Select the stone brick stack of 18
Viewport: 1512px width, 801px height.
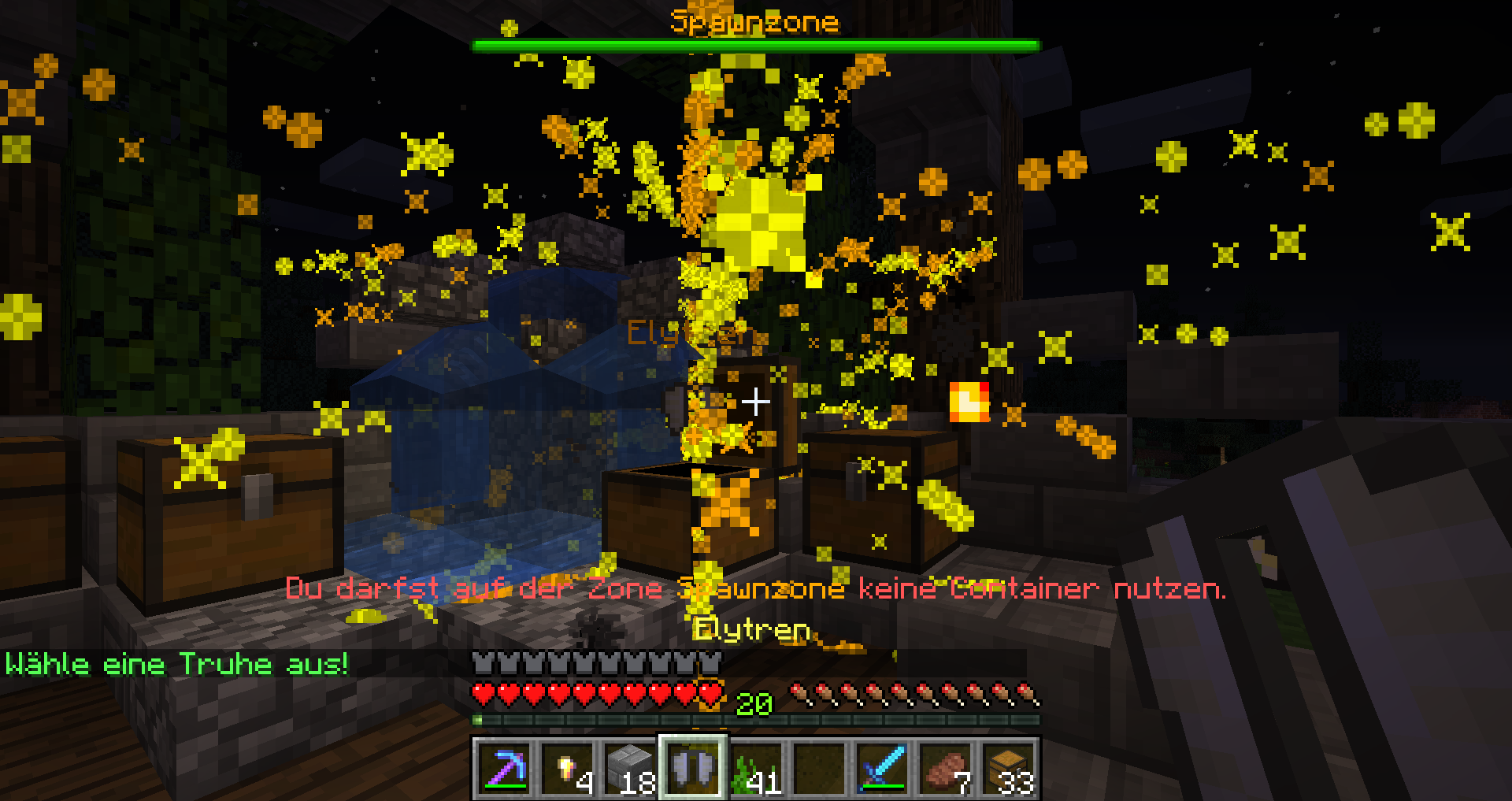point(630,768)
